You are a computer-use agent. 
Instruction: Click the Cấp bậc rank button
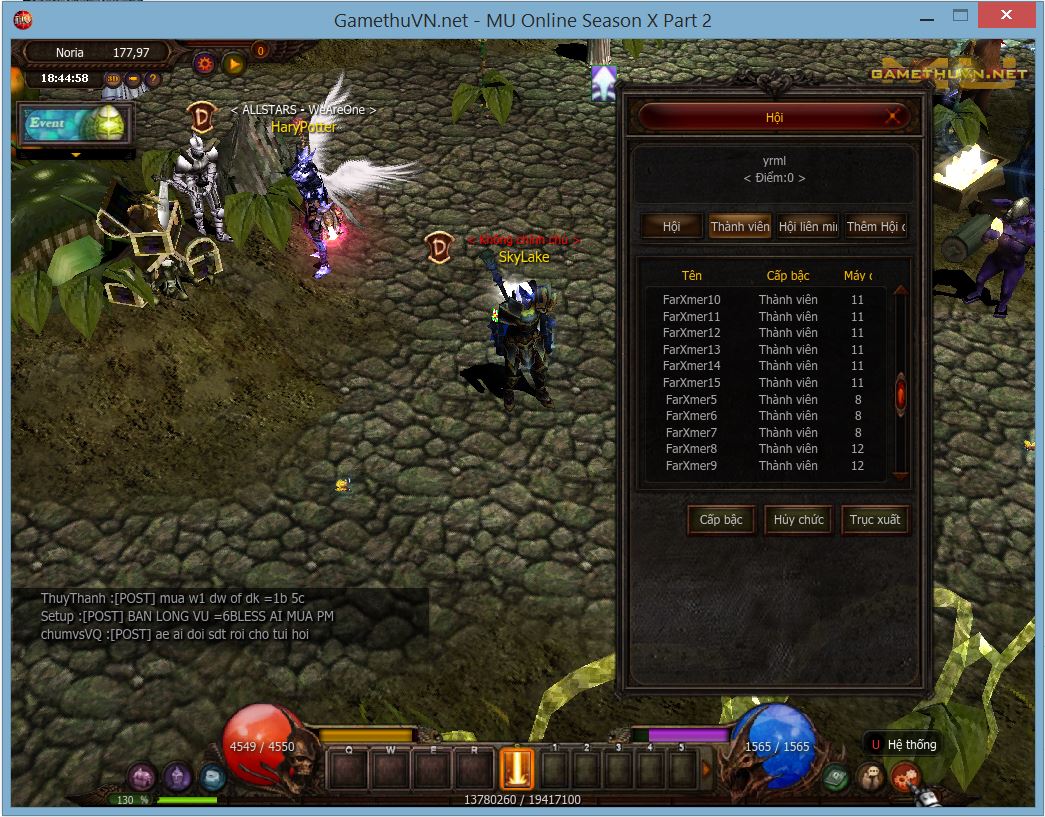point(721,520)
